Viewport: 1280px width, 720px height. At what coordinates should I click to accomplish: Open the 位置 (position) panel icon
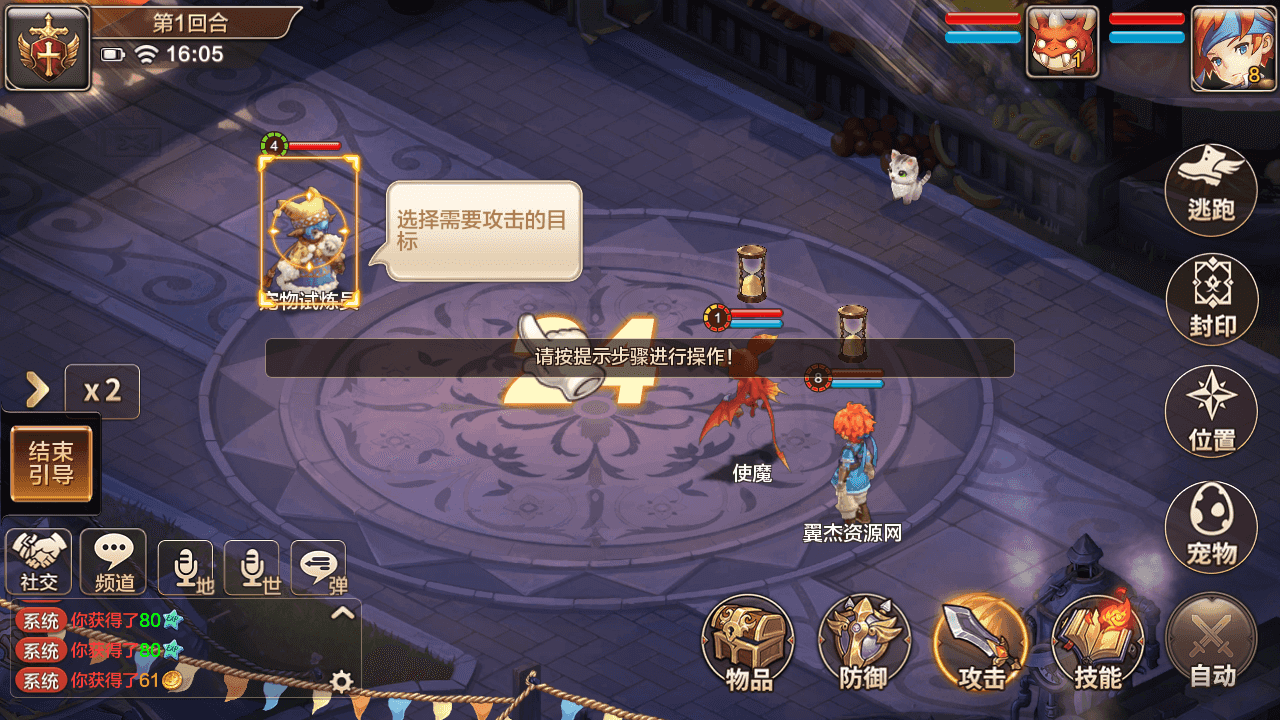(x=1211, y=412)
